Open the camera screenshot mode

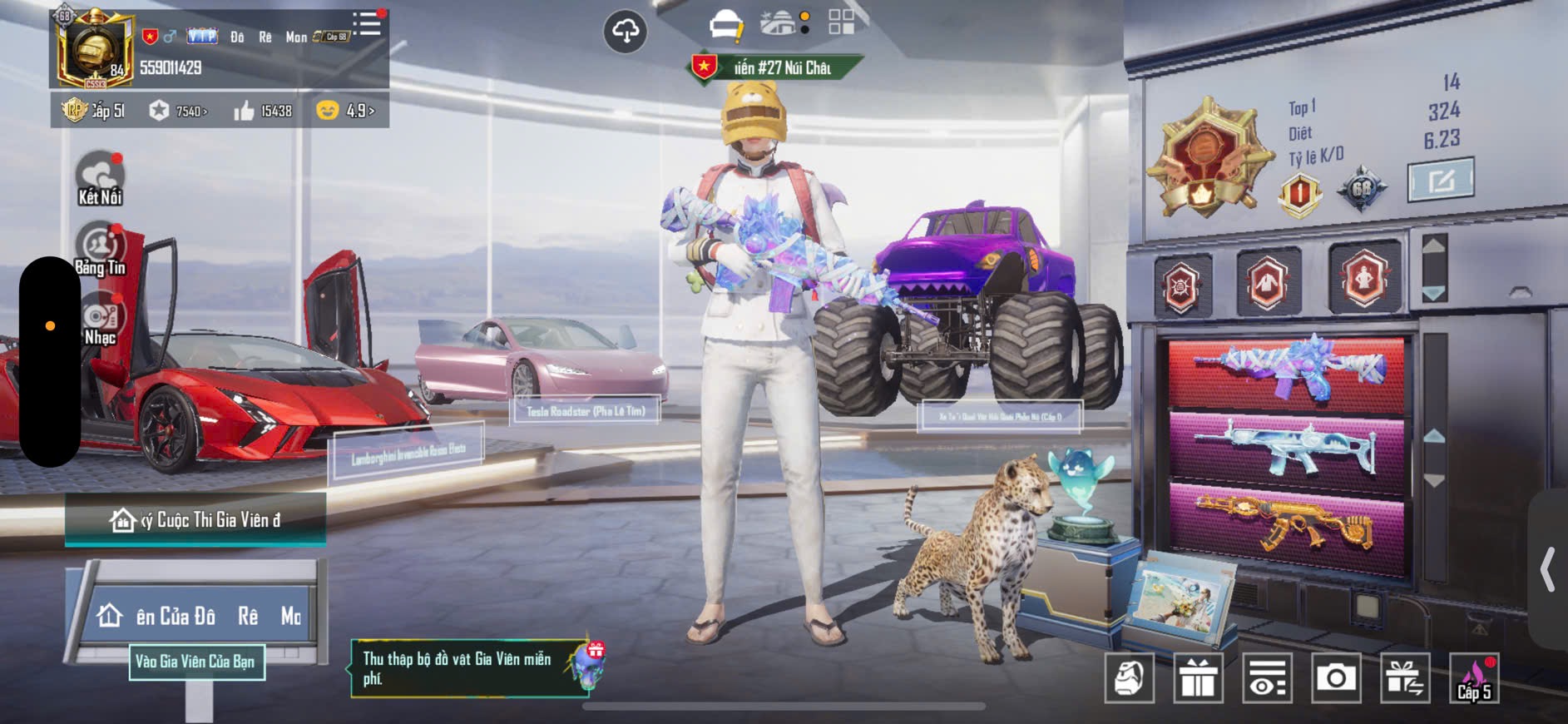tap(1336, 678)
